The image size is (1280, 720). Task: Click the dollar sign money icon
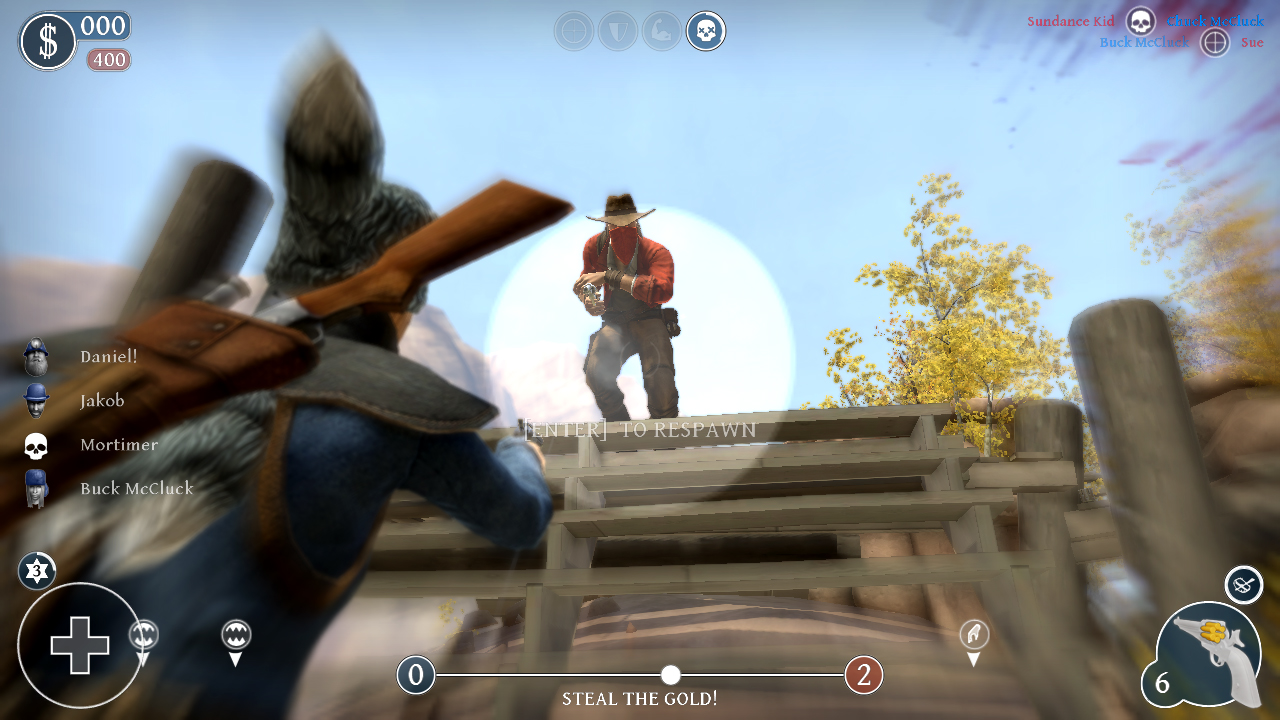(48, 42)
